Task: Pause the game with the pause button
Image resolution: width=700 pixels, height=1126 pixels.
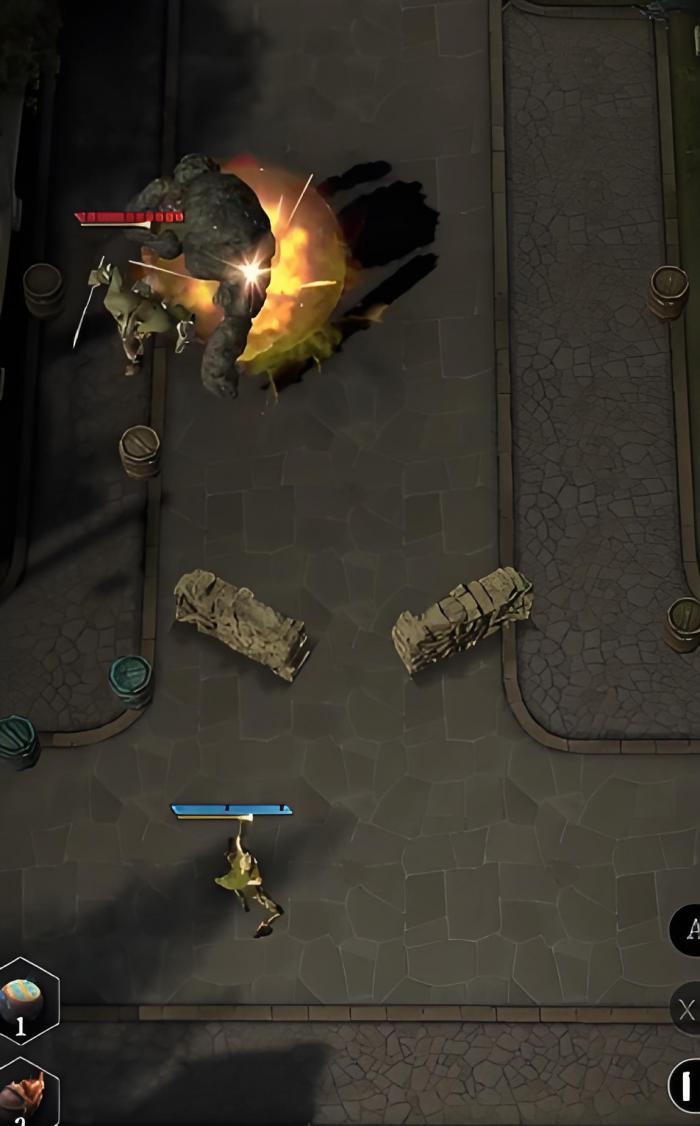Action: [685, 1086]
